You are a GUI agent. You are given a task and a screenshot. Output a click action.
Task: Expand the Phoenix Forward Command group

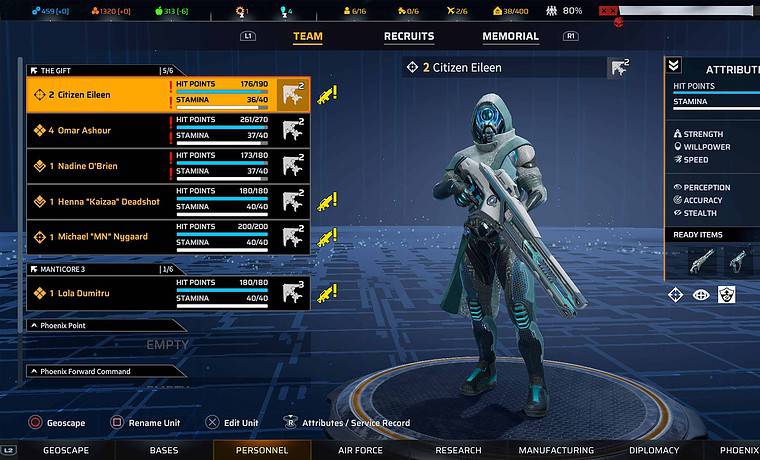pyautogui.click(x=100, y=372)
